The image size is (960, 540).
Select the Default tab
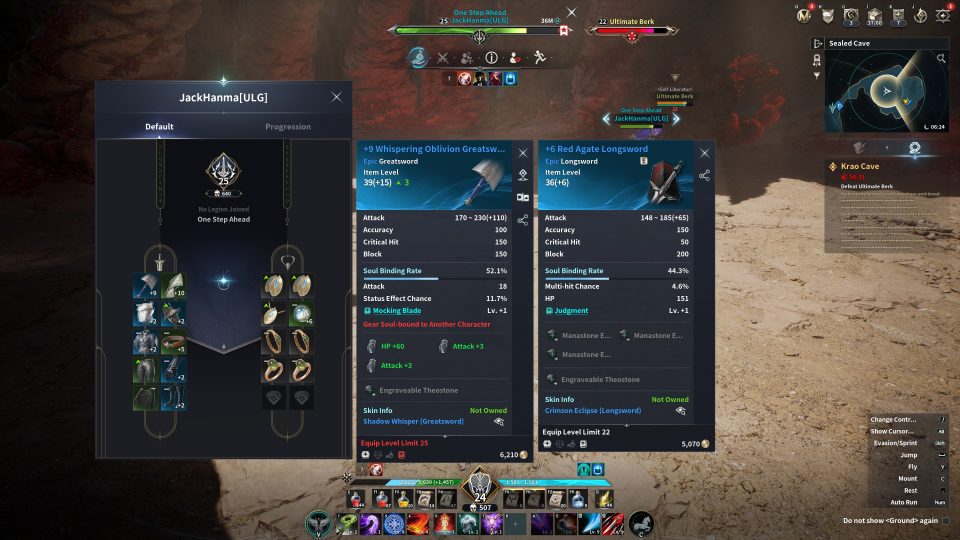click(x=159, y=127)
